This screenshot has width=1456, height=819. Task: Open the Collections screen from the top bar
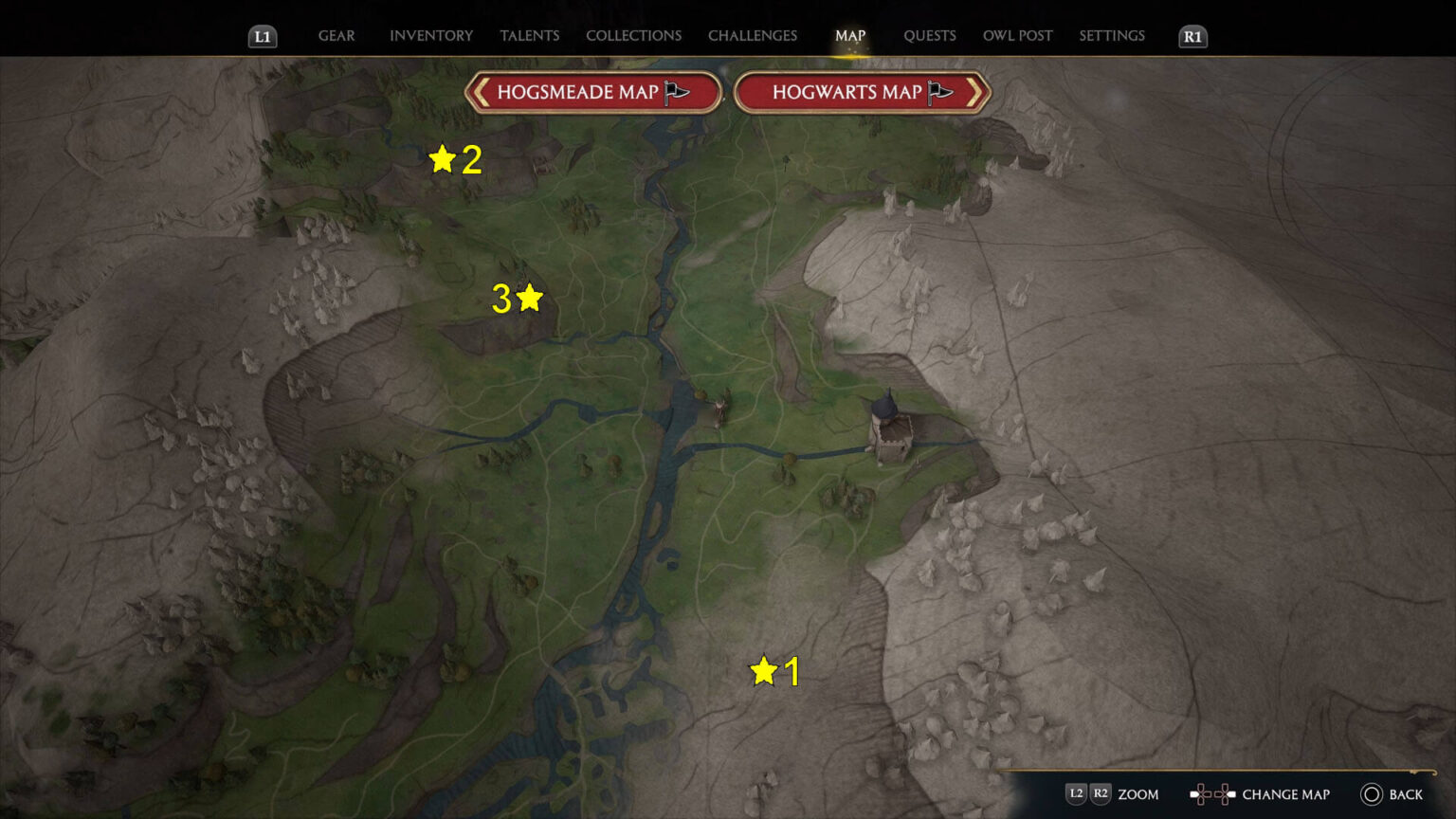[x=633, y=35]
